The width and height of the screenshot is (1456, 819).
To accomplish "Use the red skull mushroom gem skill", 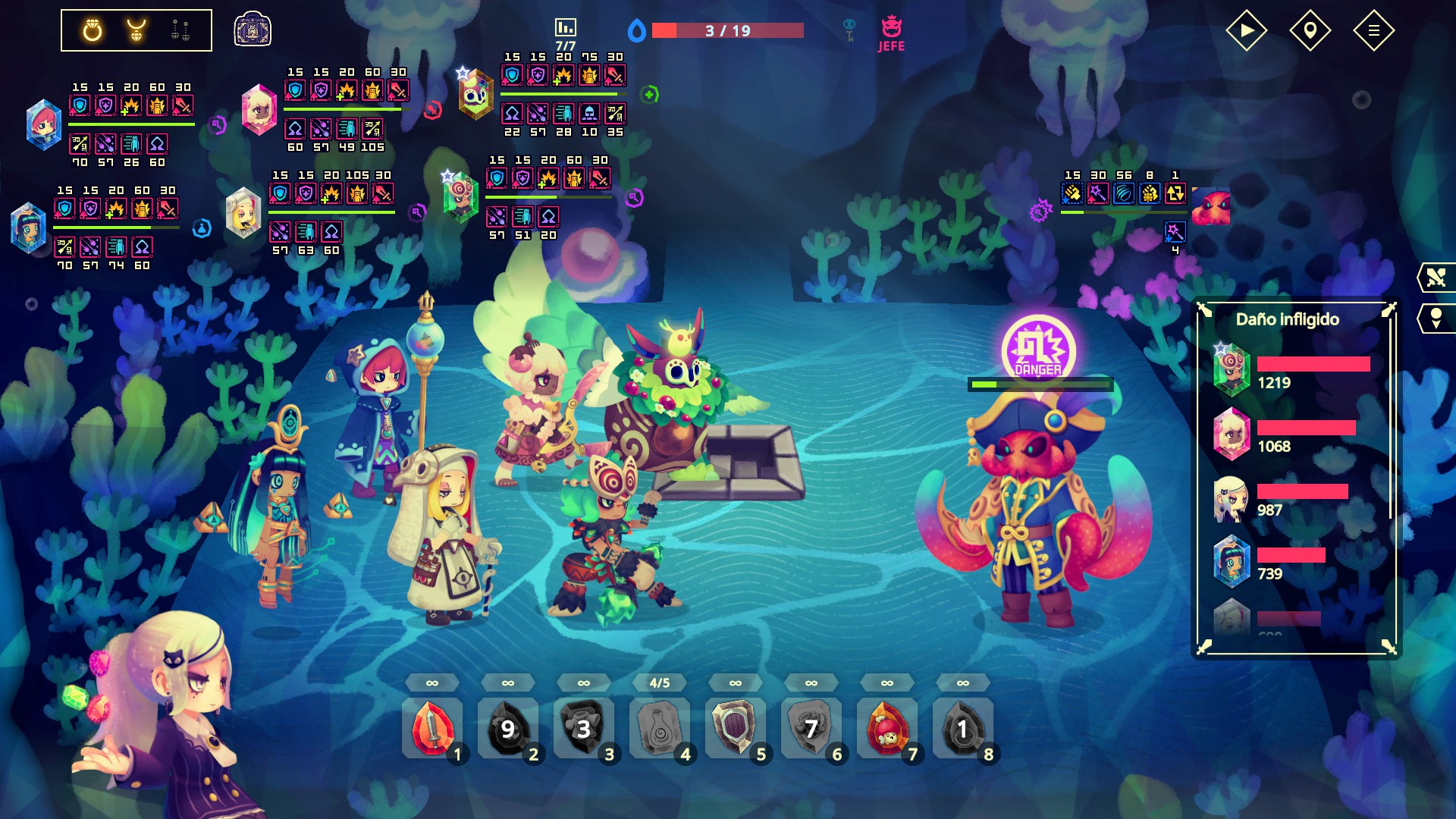I will pyautogui.click(x=887, y=728).
